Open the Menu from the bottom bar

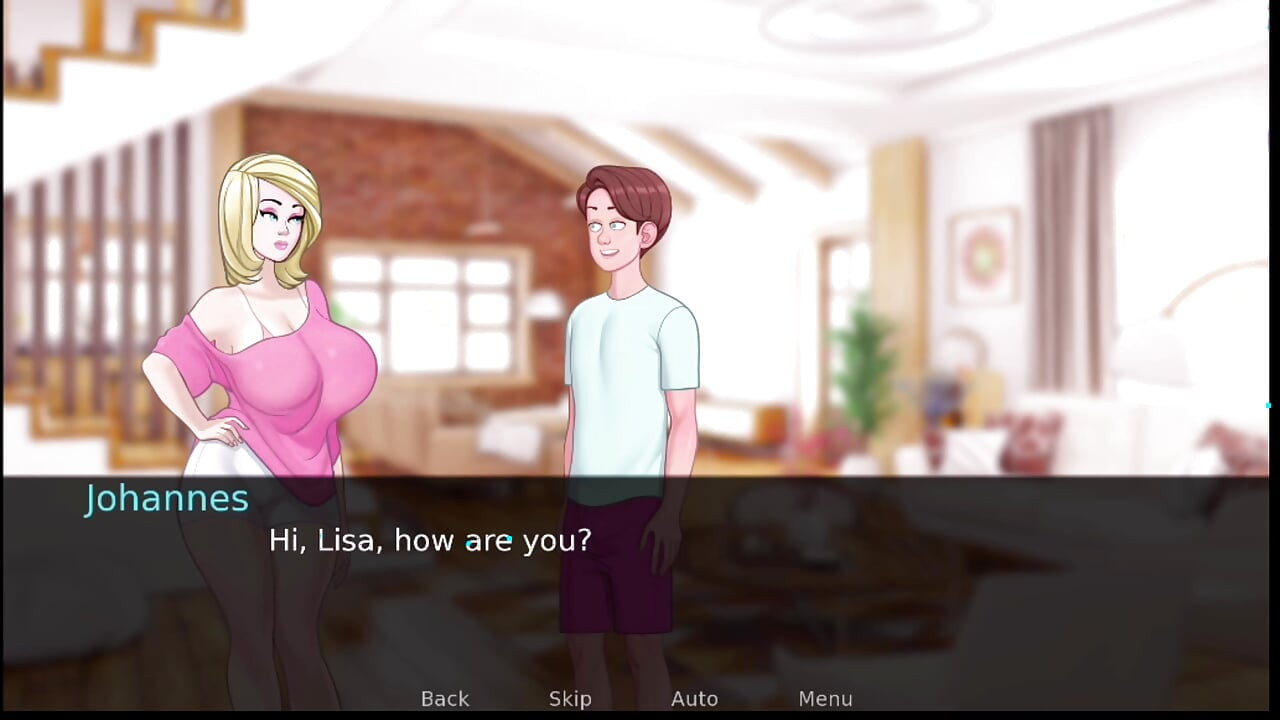(x=825, y=698)
